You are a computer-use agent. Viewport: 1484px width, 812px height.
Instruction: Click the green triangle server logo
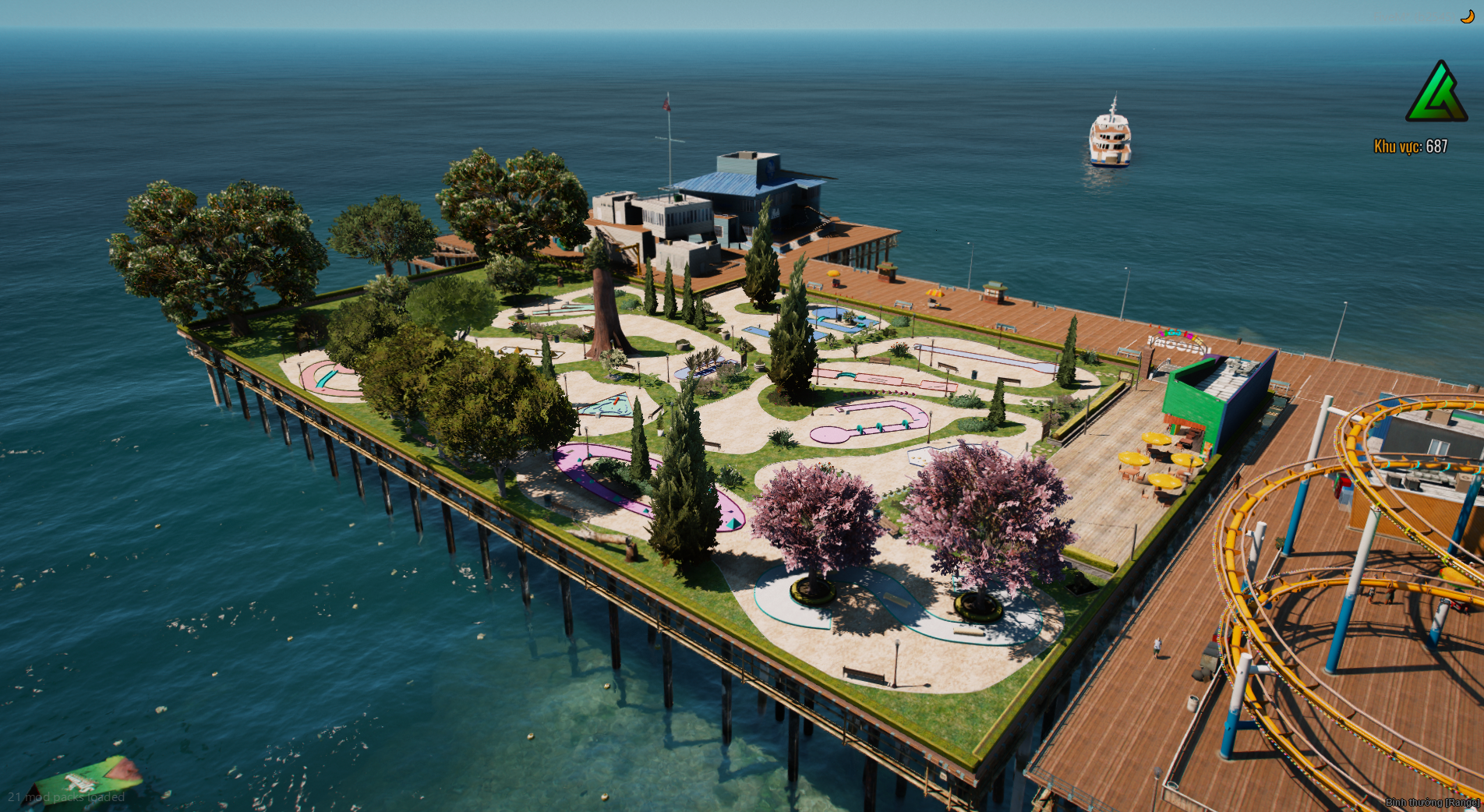(x=1436, y=94)
